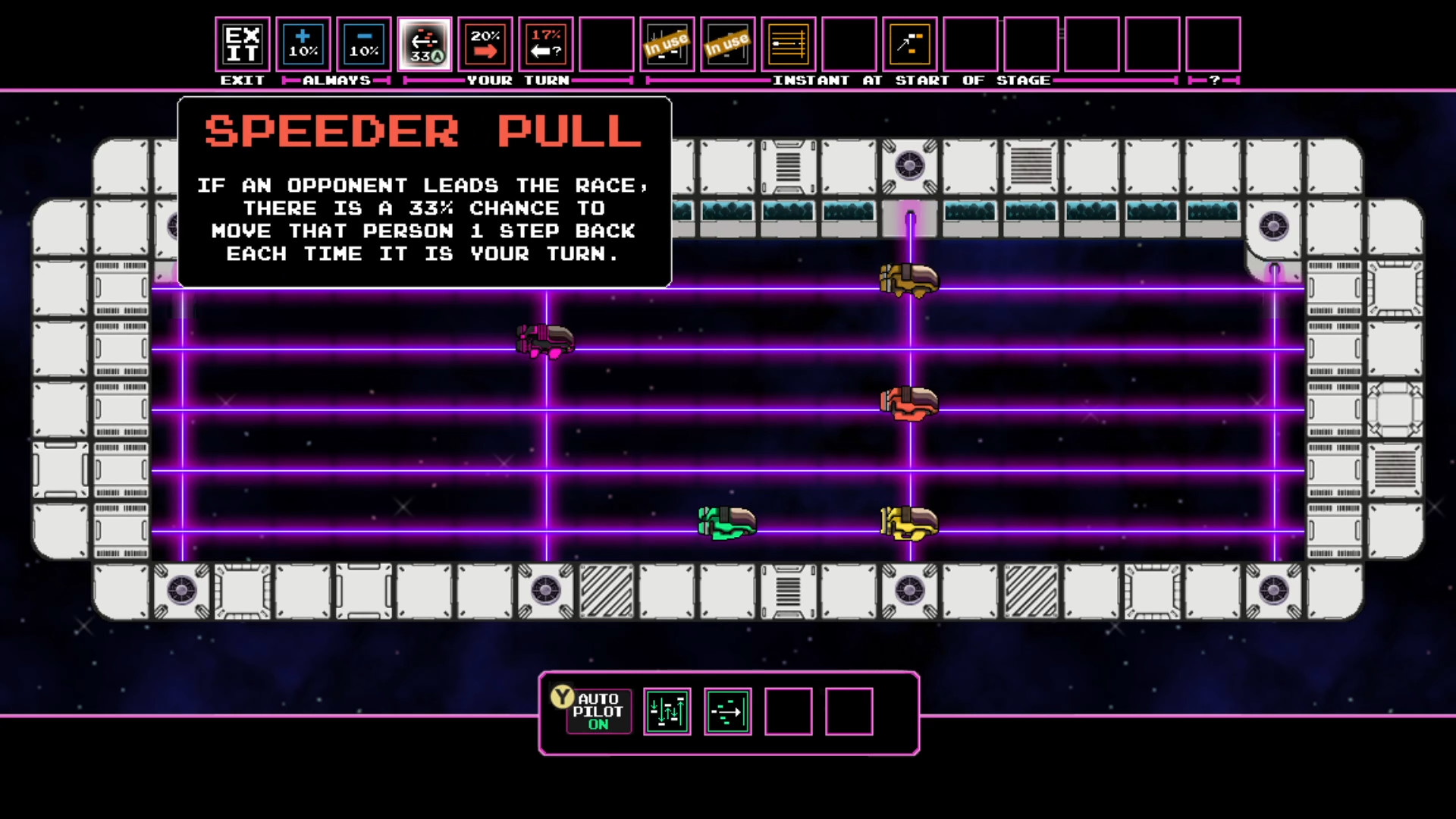
Task: Select the green vertical-arrows power-up in bottom bar
Action: tap(667, 711)
